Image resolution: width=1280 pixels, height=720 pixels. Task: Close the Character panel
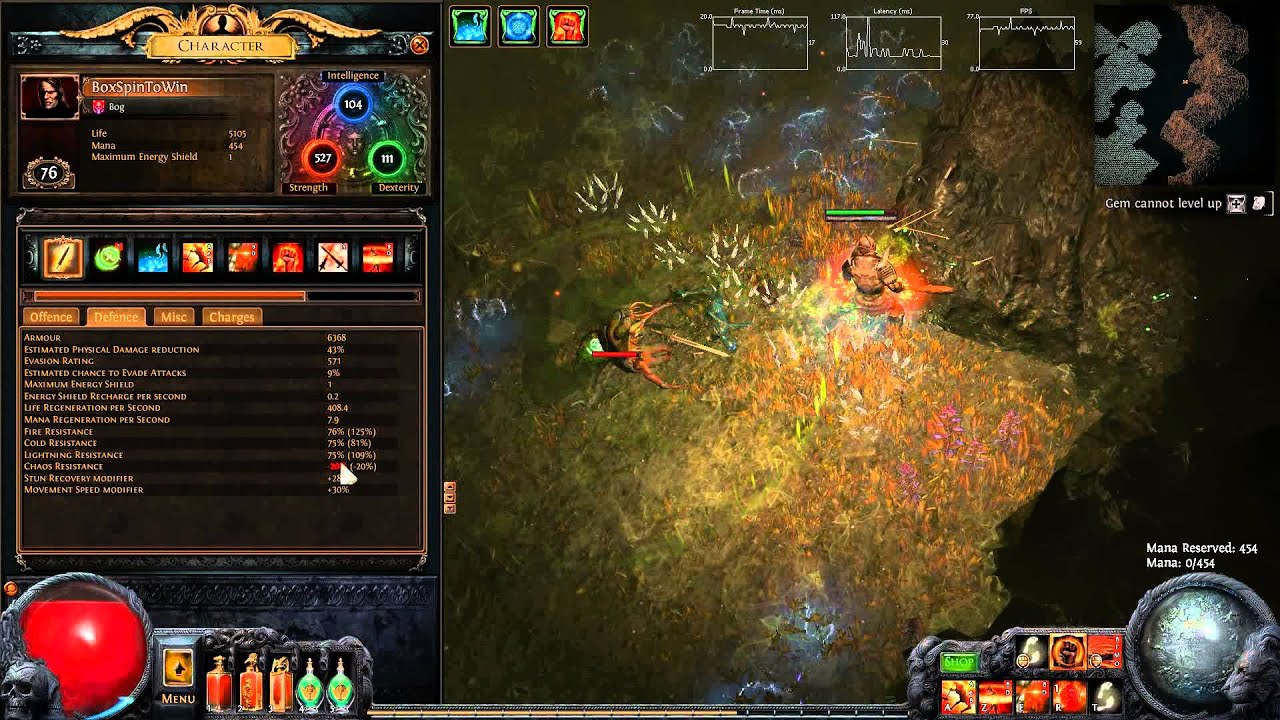(420, 45)
